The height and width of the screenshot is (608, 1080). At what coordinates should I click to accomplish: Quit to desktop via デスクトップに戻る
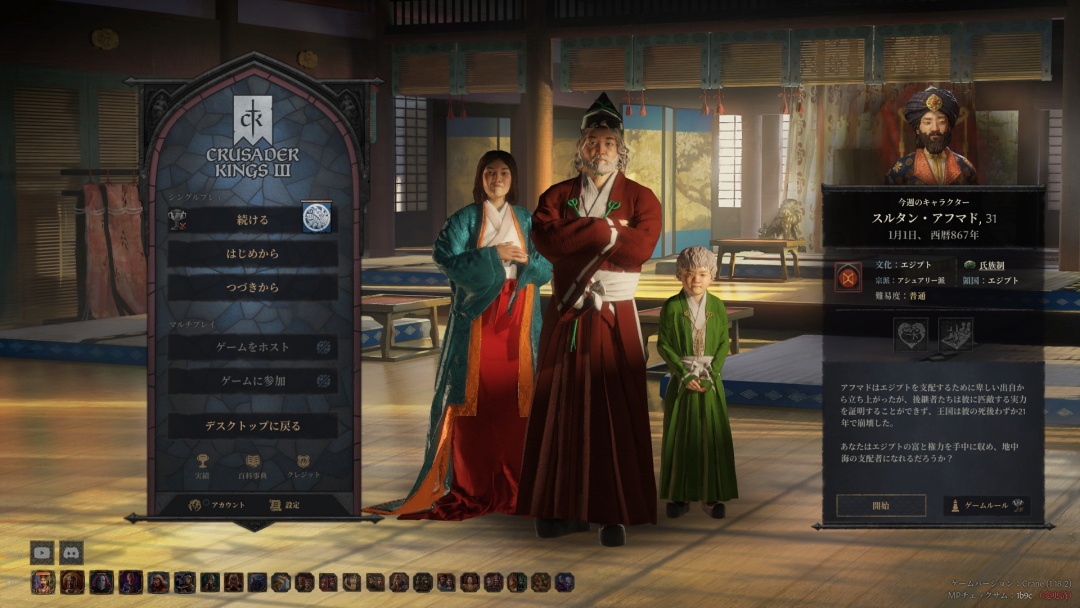[252, 426]
